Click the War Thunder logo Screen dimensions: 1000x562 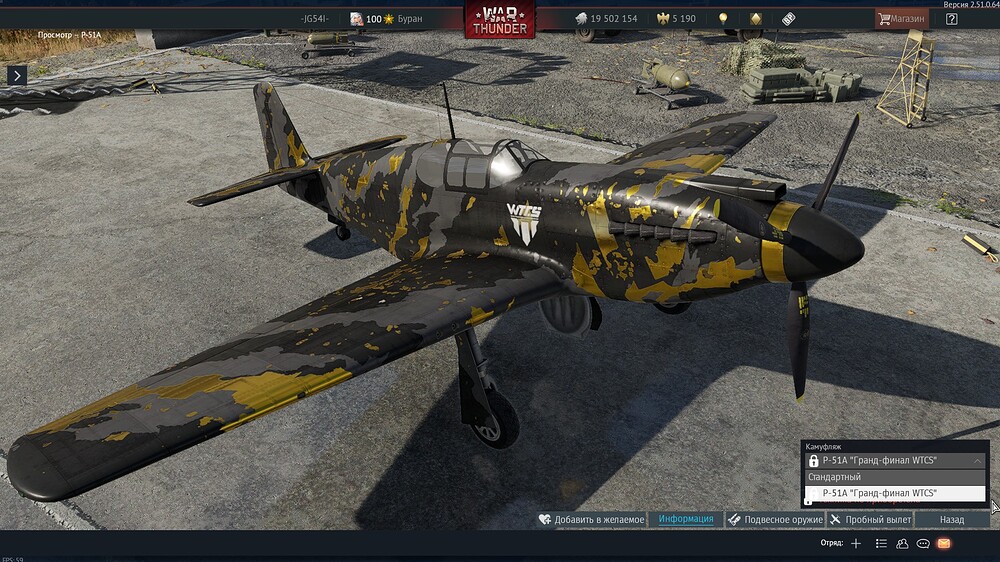pos(499,19)
